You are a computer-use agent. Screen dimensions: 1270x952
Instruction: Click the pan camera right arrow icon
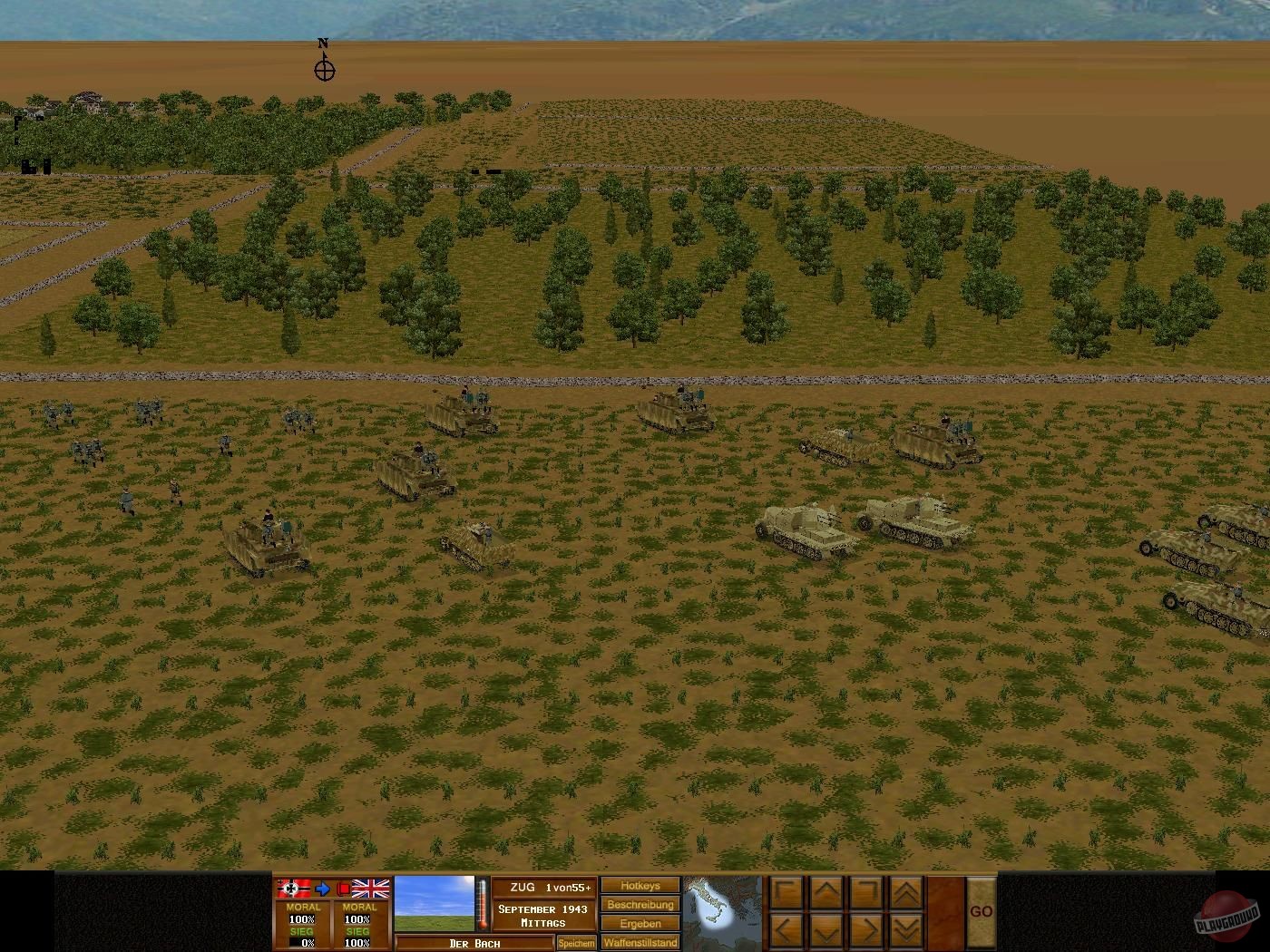(x=866, y=929)
